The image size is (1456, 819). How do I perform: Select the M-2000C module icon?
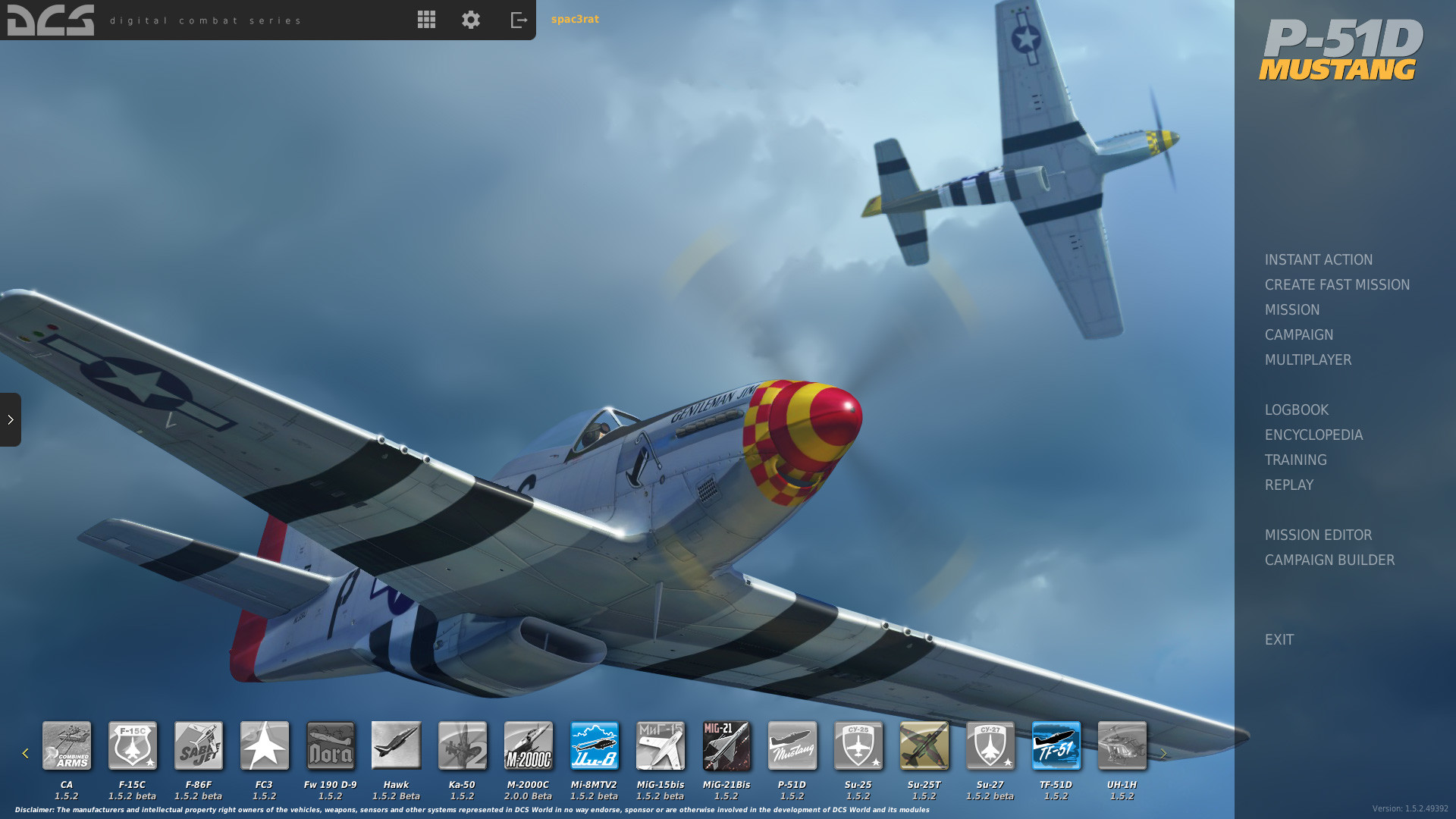[x=529, y=745]
